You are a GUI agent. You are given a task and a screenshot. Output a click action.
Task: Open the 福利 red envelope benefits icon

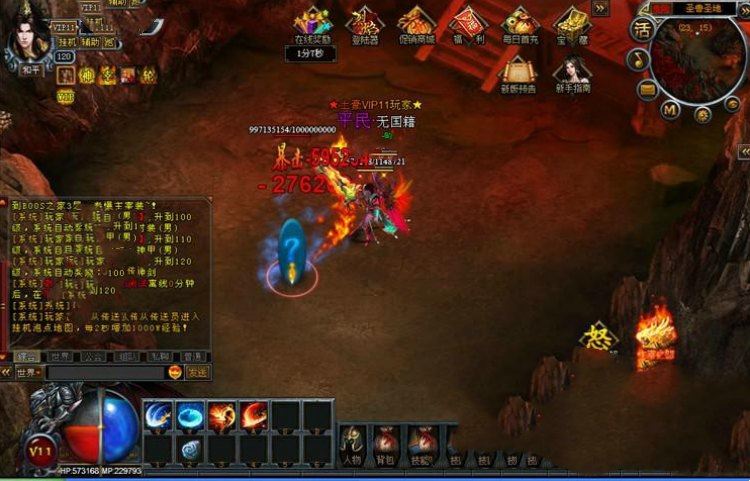(468, 21)
